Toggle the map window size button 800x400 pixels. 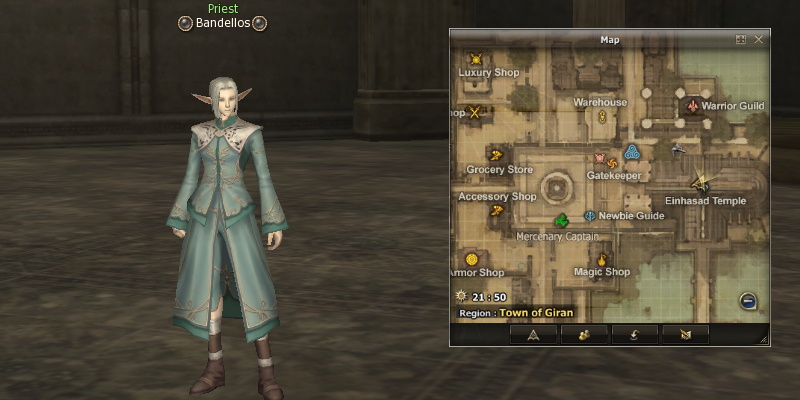tap(741, 40)
